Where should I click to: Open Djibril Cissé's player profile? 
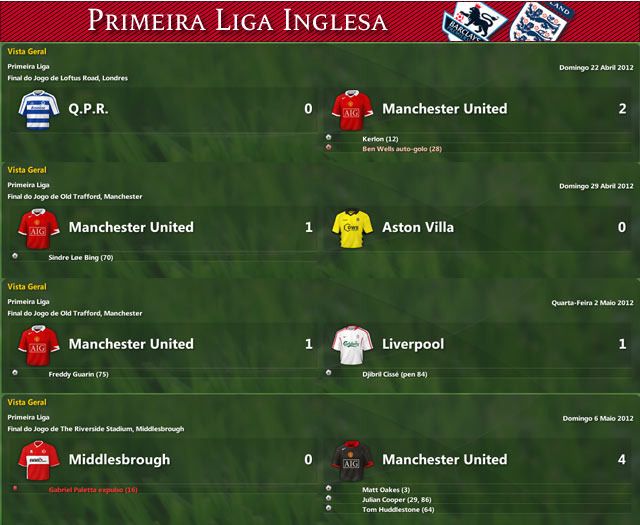[395, 374]
